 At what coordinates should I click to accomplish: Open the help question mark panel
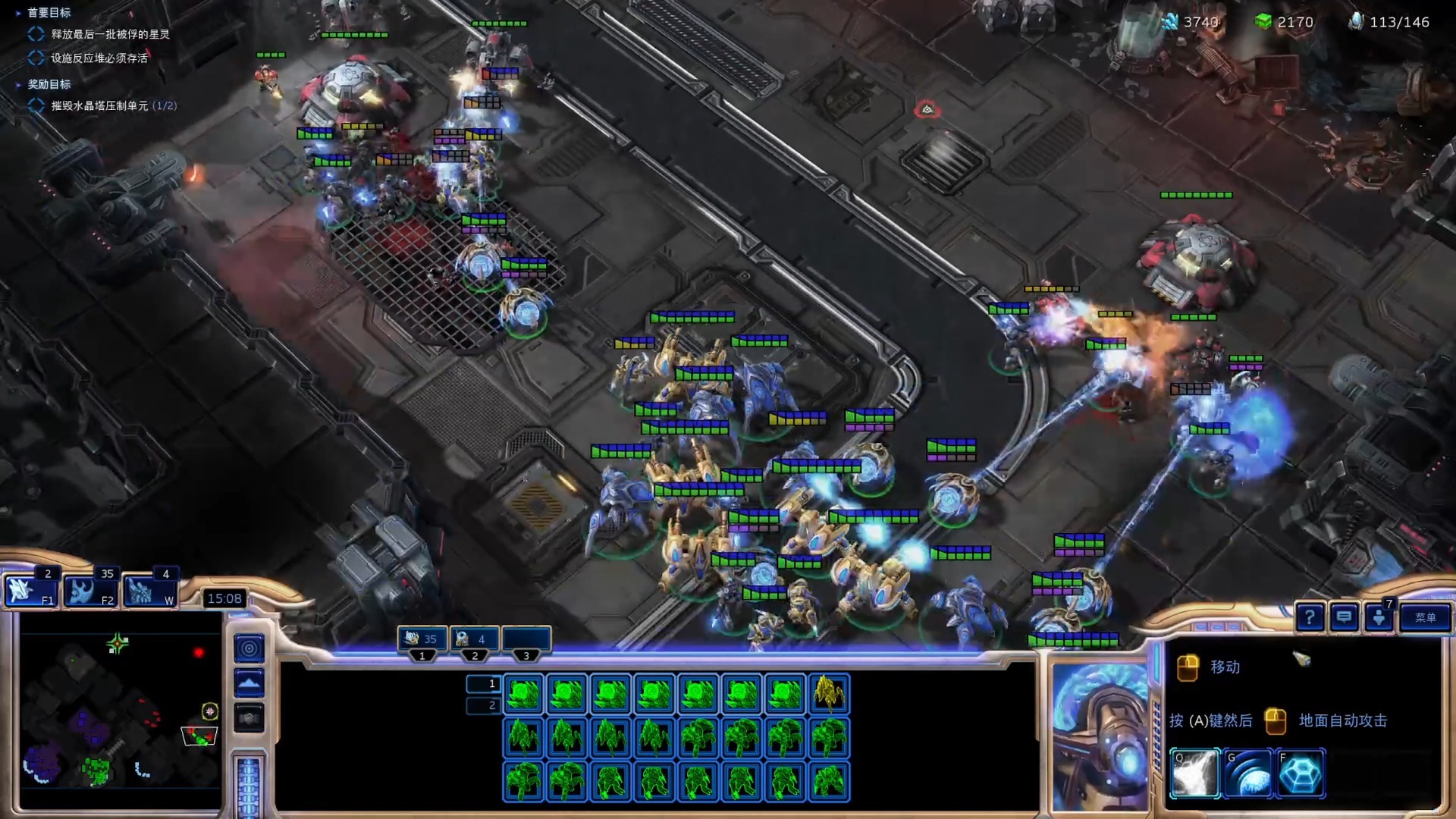1310,617
